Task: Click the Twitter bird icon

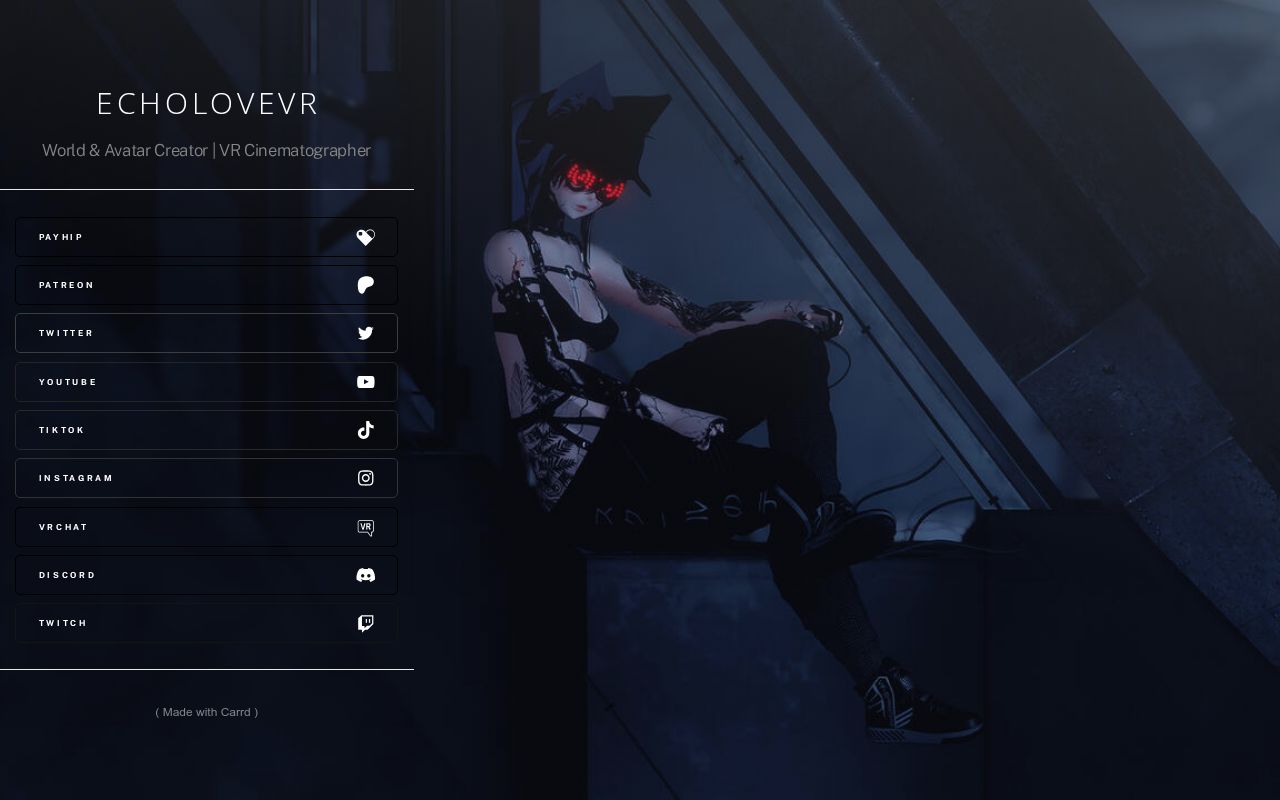Action: coord(365,333)
